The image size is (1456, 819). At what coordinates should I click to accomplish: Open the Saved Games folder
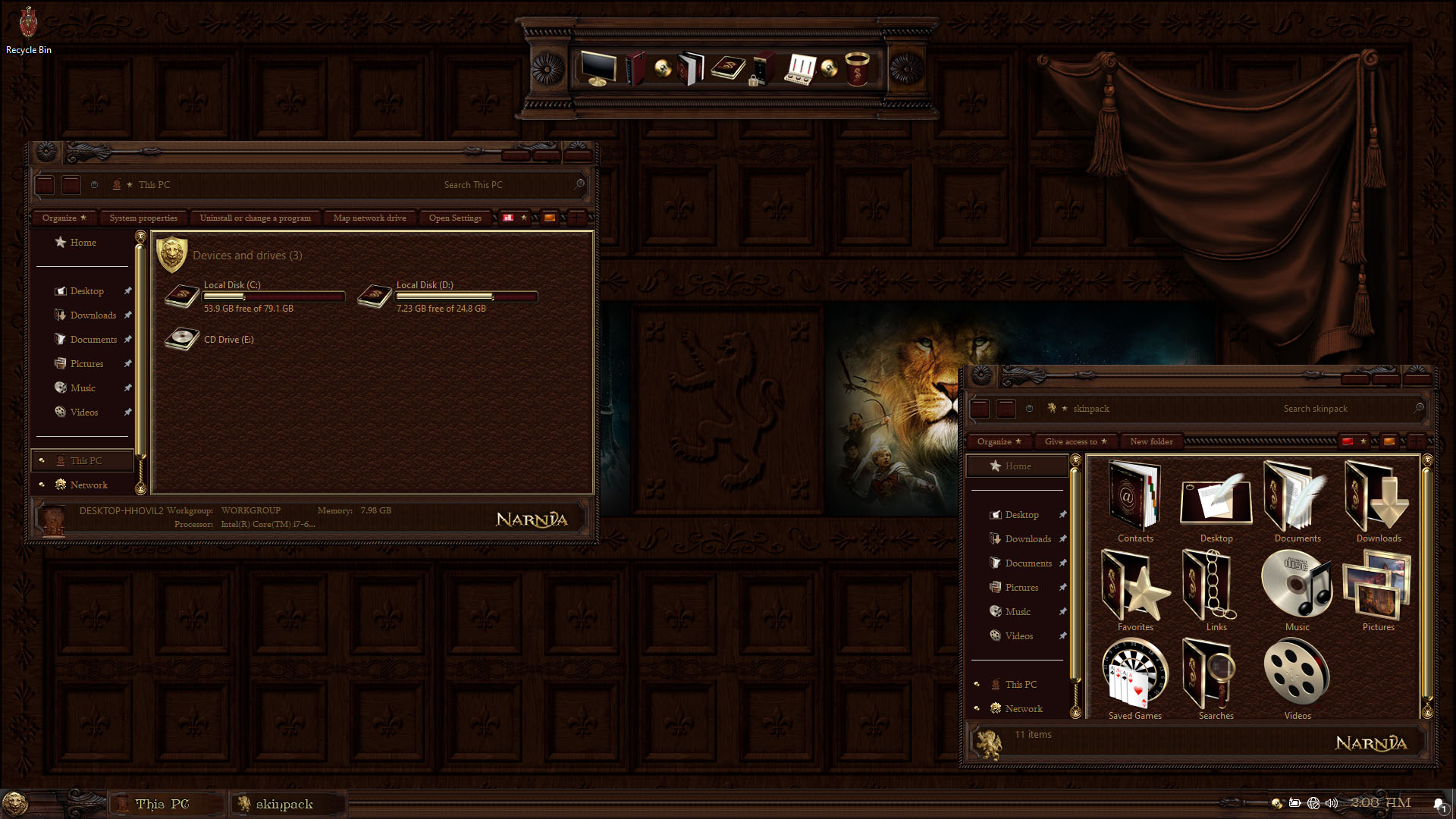pyautogui.click(x=1134, y=679)
